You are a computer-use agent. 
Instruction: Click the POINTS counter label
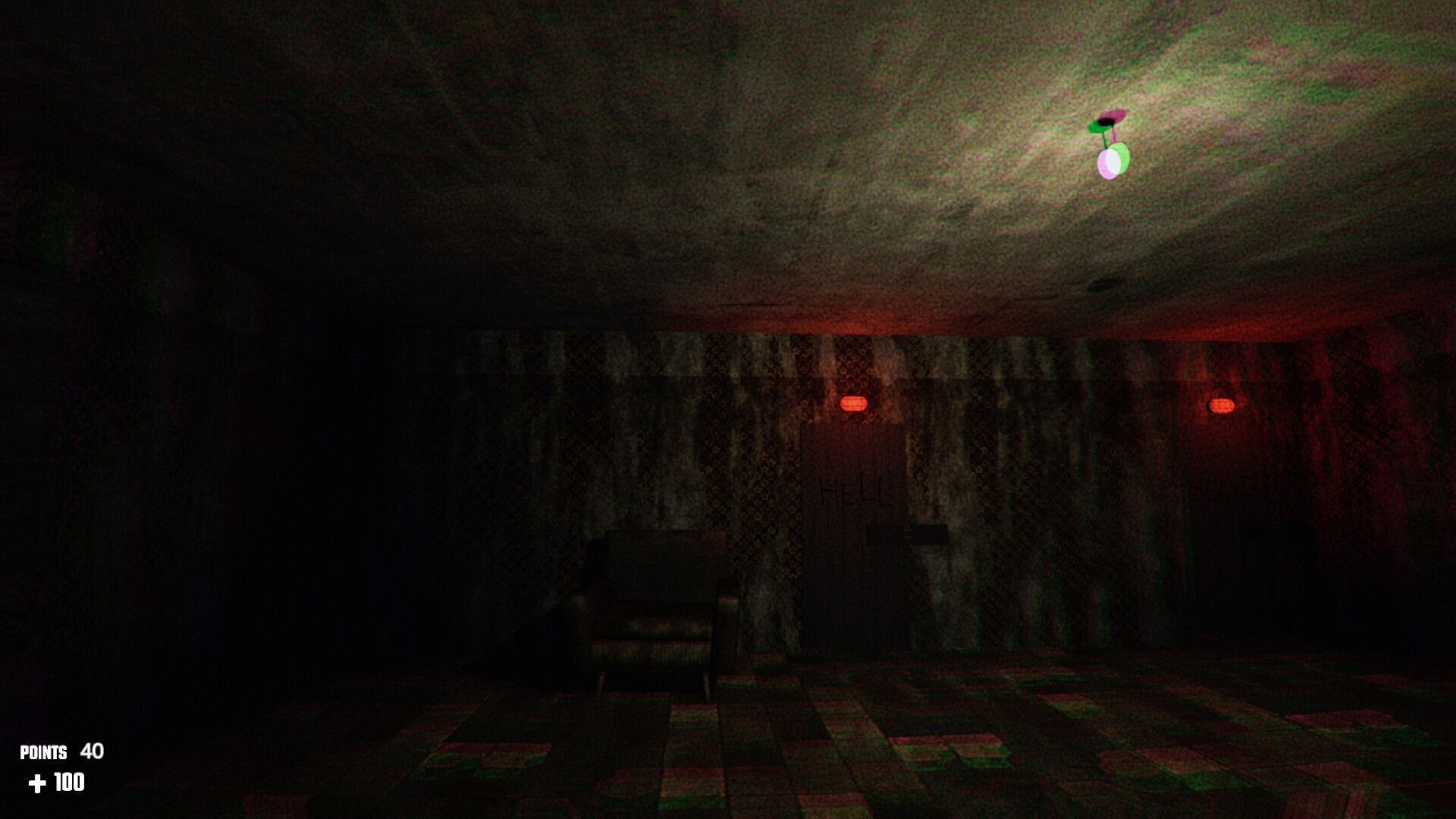coord(44,753)
